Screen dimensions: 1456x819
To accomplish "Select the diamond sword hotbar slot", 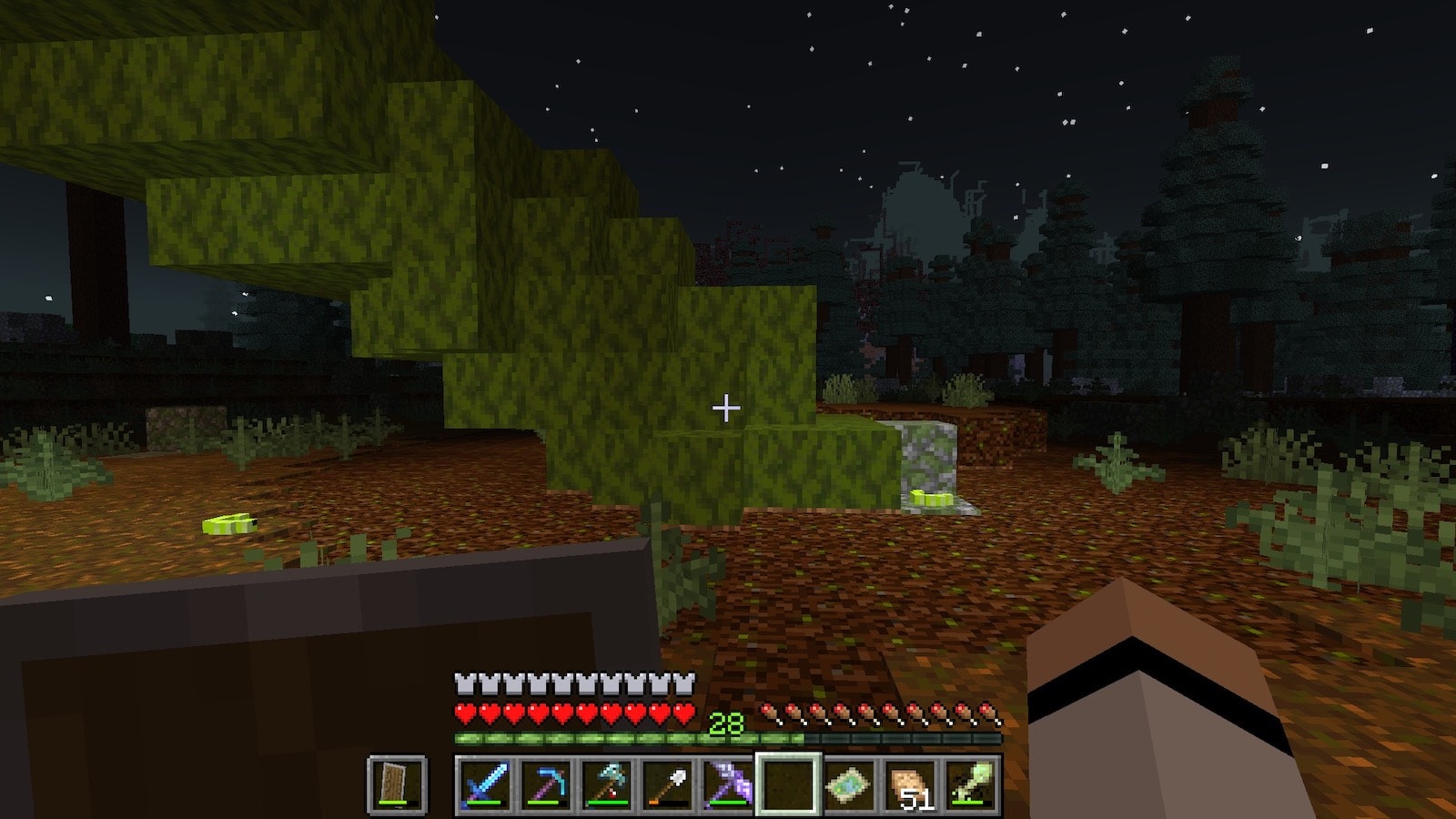I will [x=484, y=784].
